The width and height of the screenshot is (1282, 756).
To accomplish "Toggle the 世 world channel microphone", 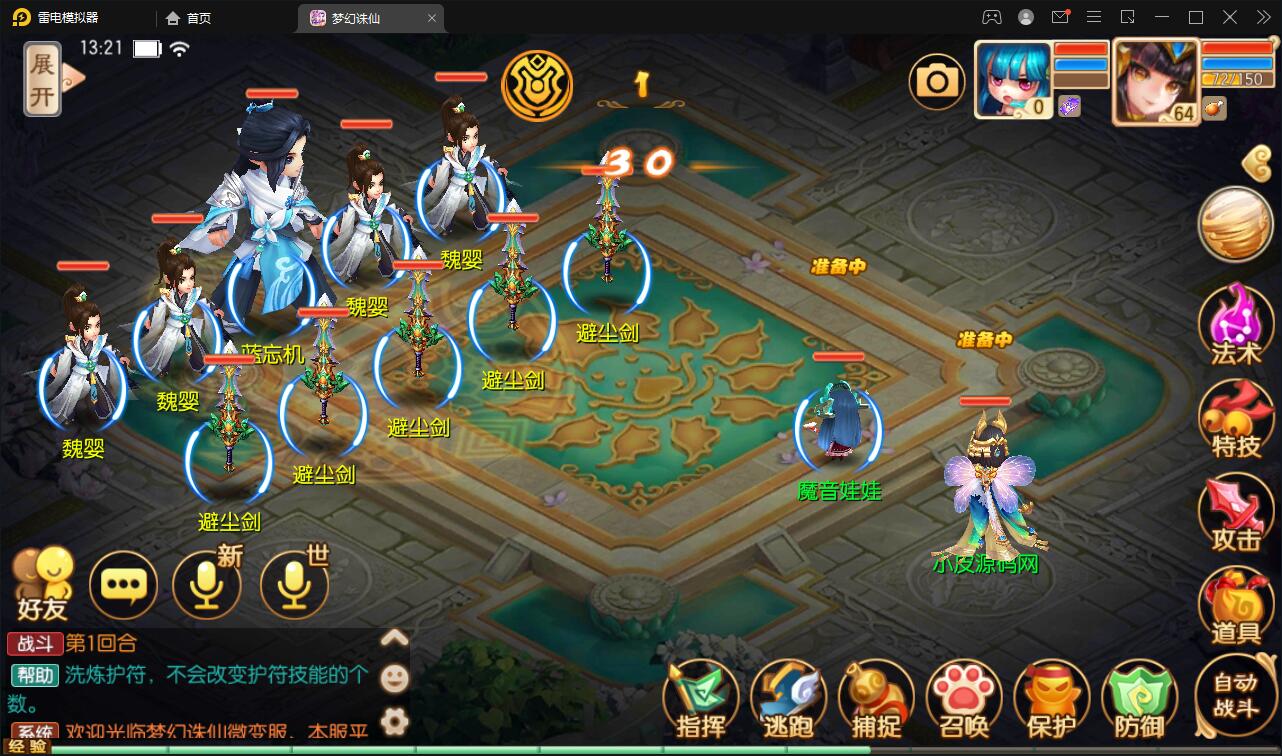I will point(294,585).
